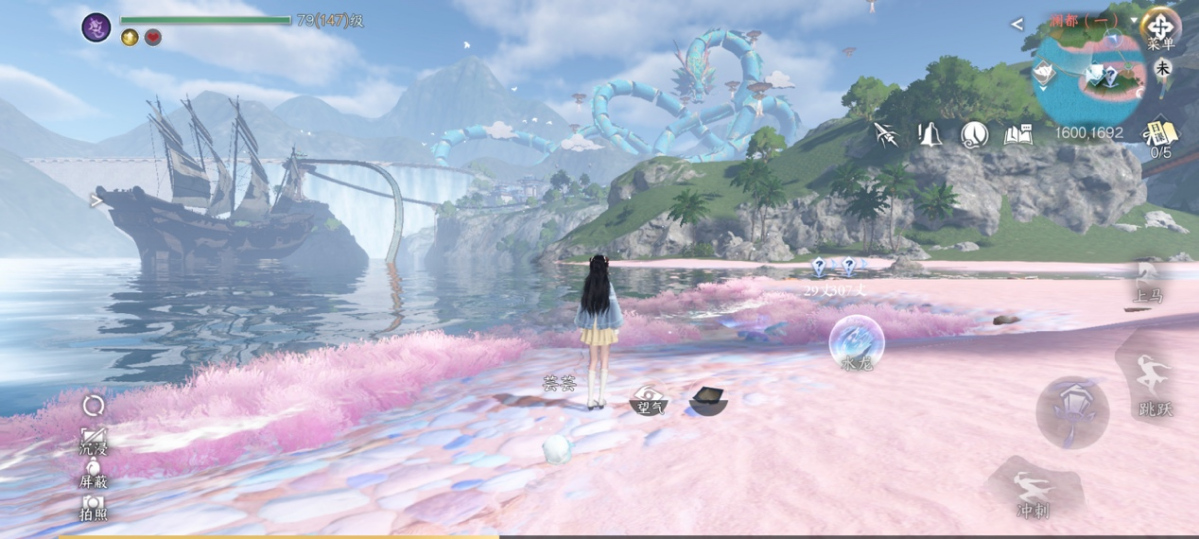
Task: Interact with the 水龙 bubble prompt
Action: (856, 341)
